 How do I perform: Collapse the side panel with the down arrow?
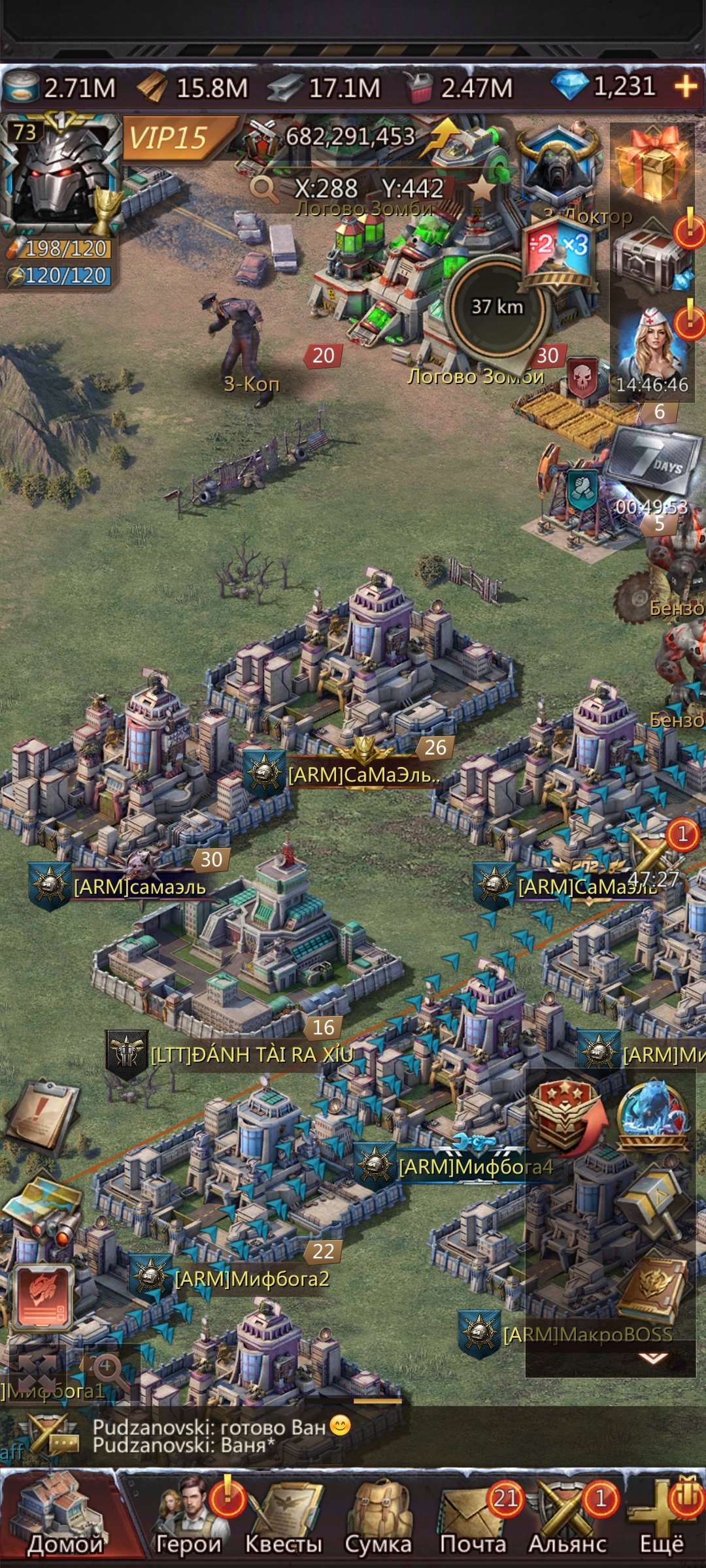pos(652,1358)
